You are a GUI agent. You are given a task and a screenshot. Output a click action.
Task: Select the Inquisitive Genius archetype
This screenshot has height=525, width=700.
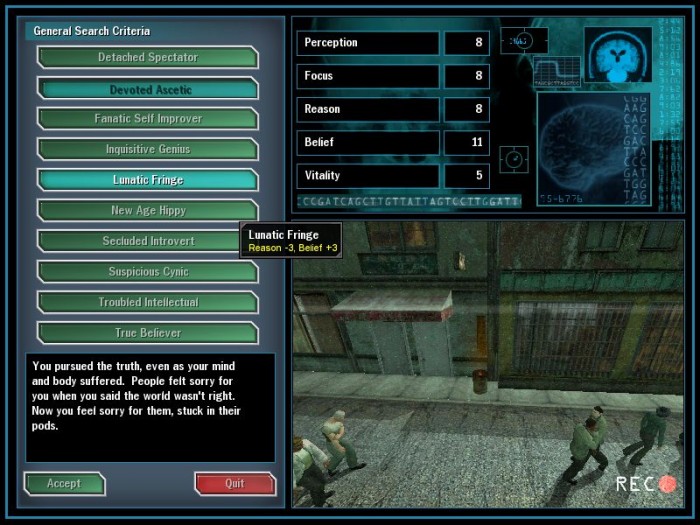(x=148, y=150)
